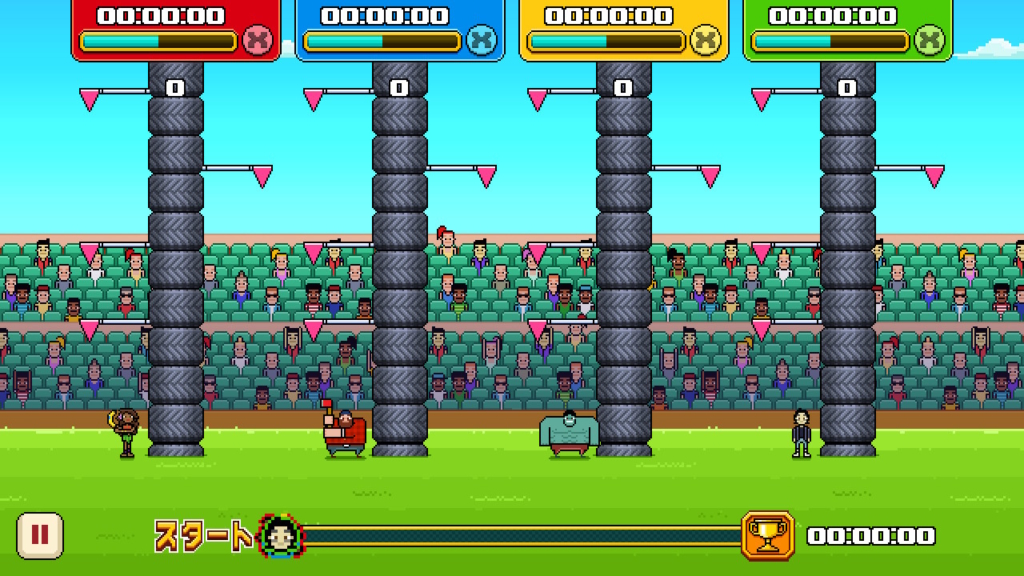Click the X icon on the yellow player panel
Viewport: 1024px width, 576px height.
click(706, 41)
